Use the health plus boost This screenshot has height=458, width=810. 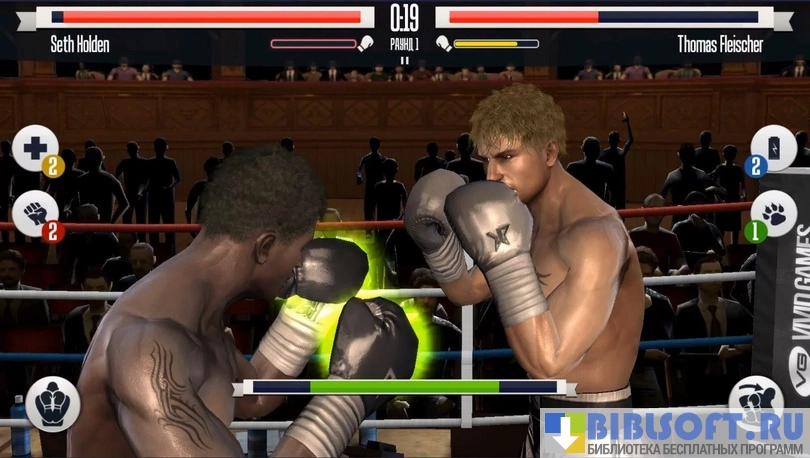click(x=35, y=148)
